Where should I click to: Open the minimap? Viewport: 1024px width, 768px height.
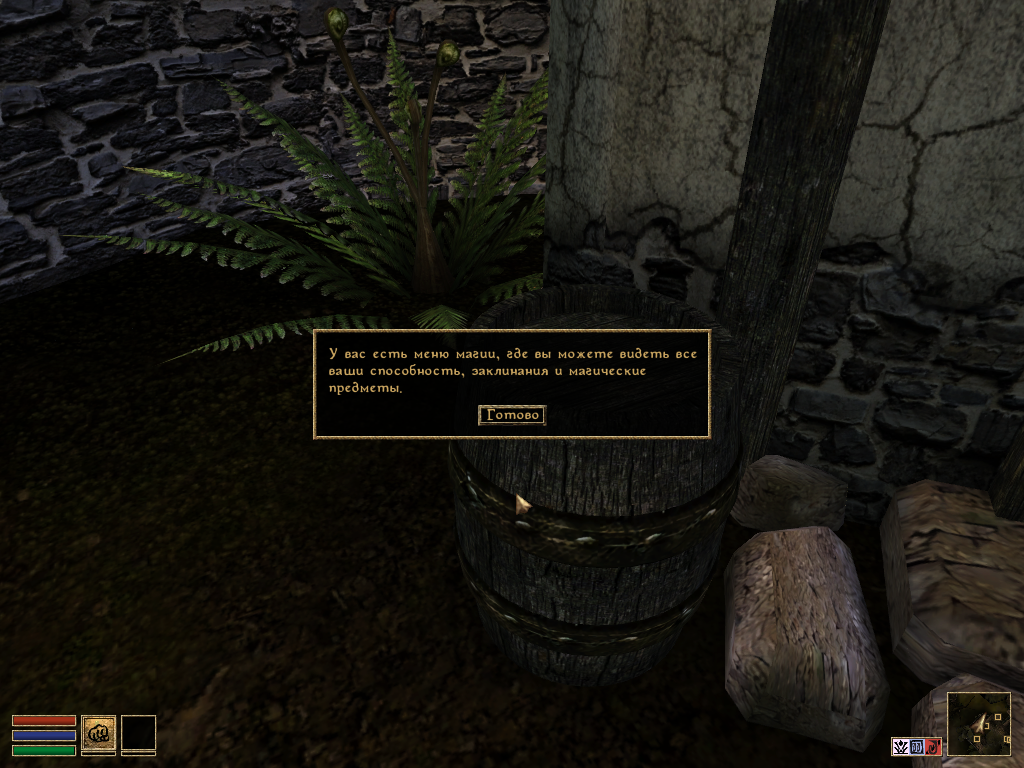tap(978, 724)
